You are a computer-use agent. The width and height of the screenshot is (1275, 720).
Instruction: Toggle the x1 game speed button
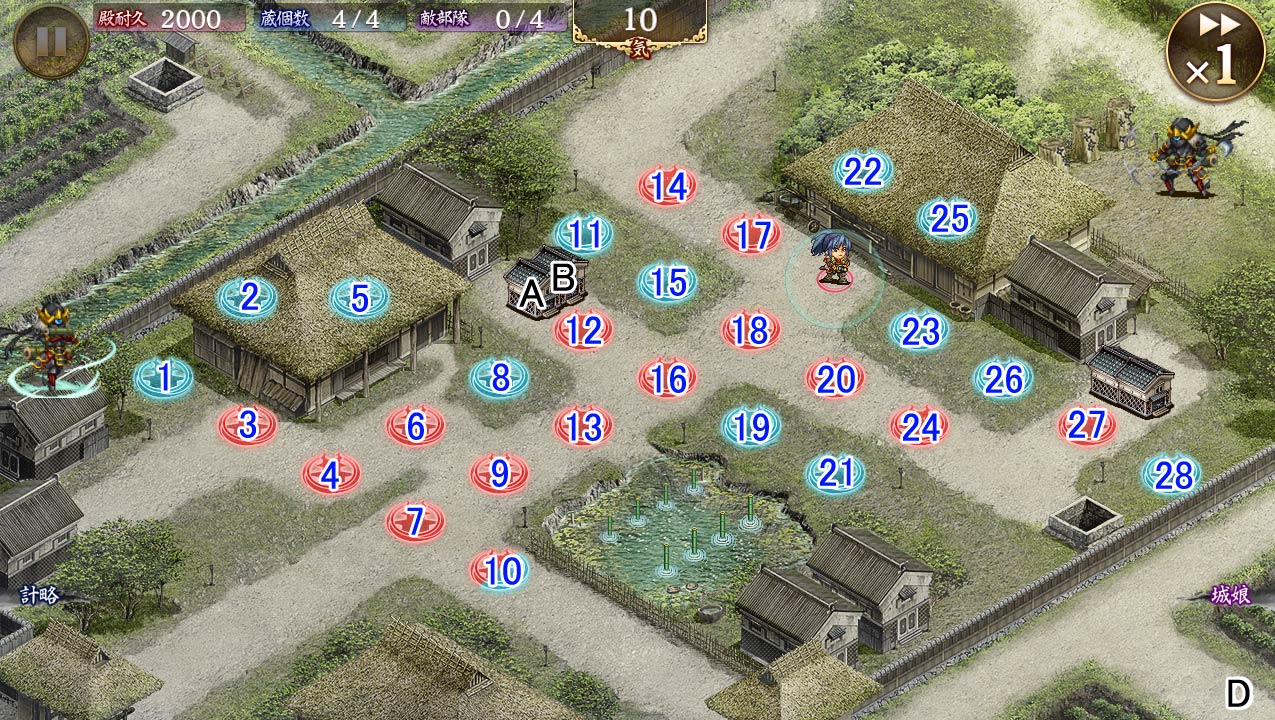point(1214,51)
